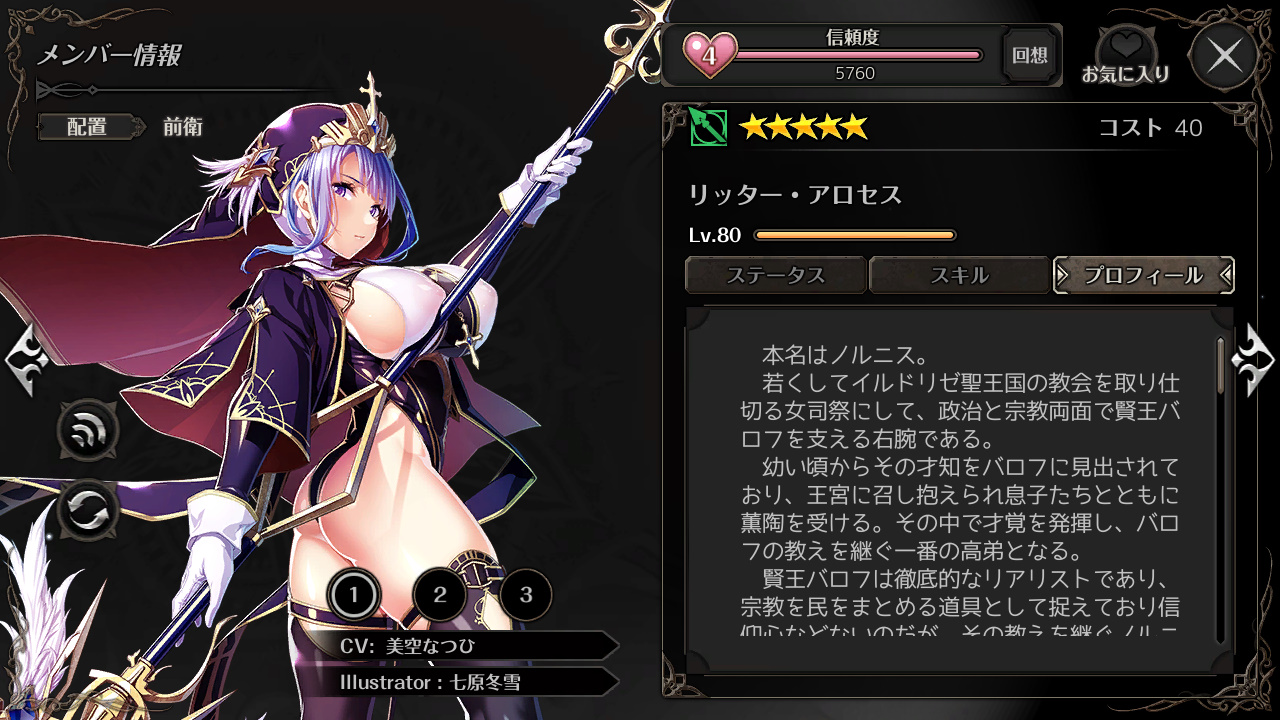Go to the previous member with left arrow
1280x720 pixels.
tap(24, 360)
